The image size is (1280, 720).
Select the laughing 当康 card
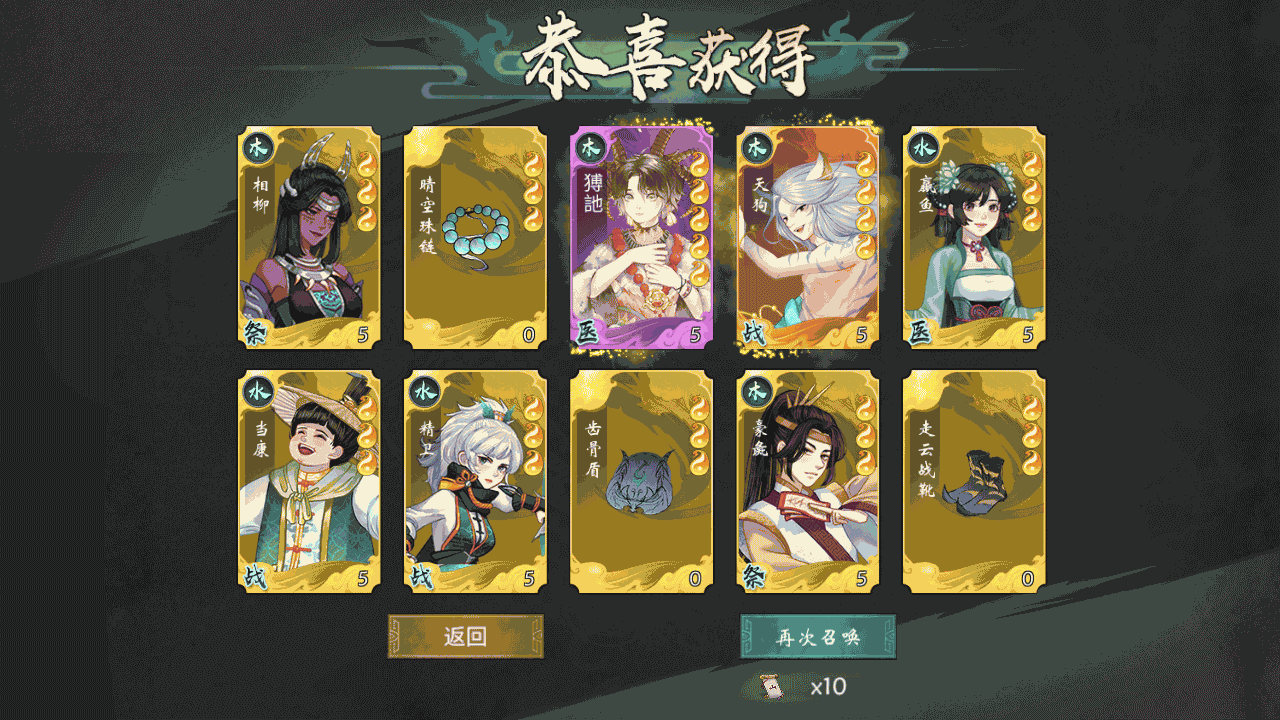(309, 482)
